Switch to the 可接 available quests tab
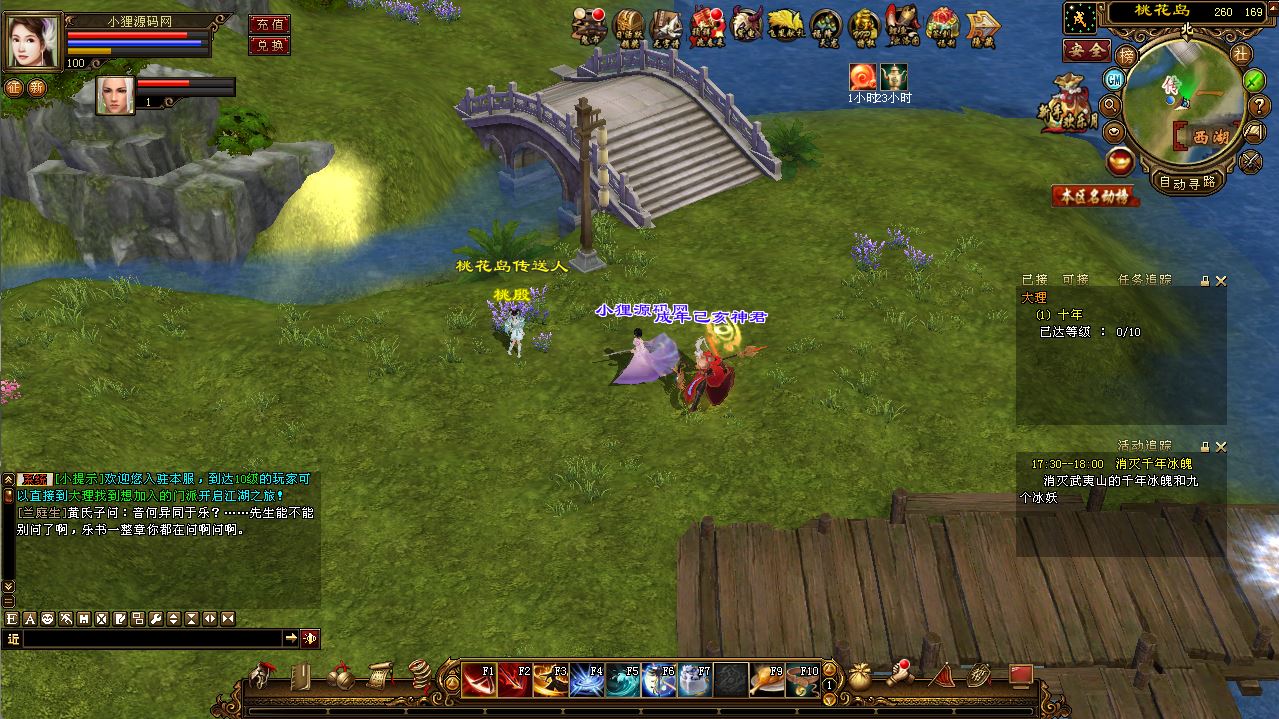 (1075, 280)
